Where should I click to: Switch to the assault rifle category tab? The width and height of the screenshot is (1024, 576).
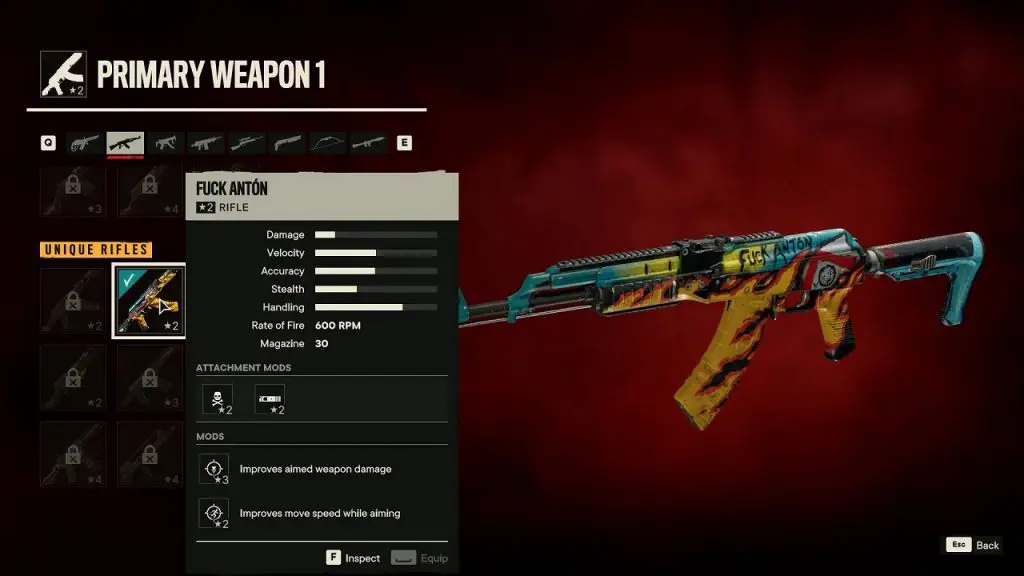(x=126, y=143)
